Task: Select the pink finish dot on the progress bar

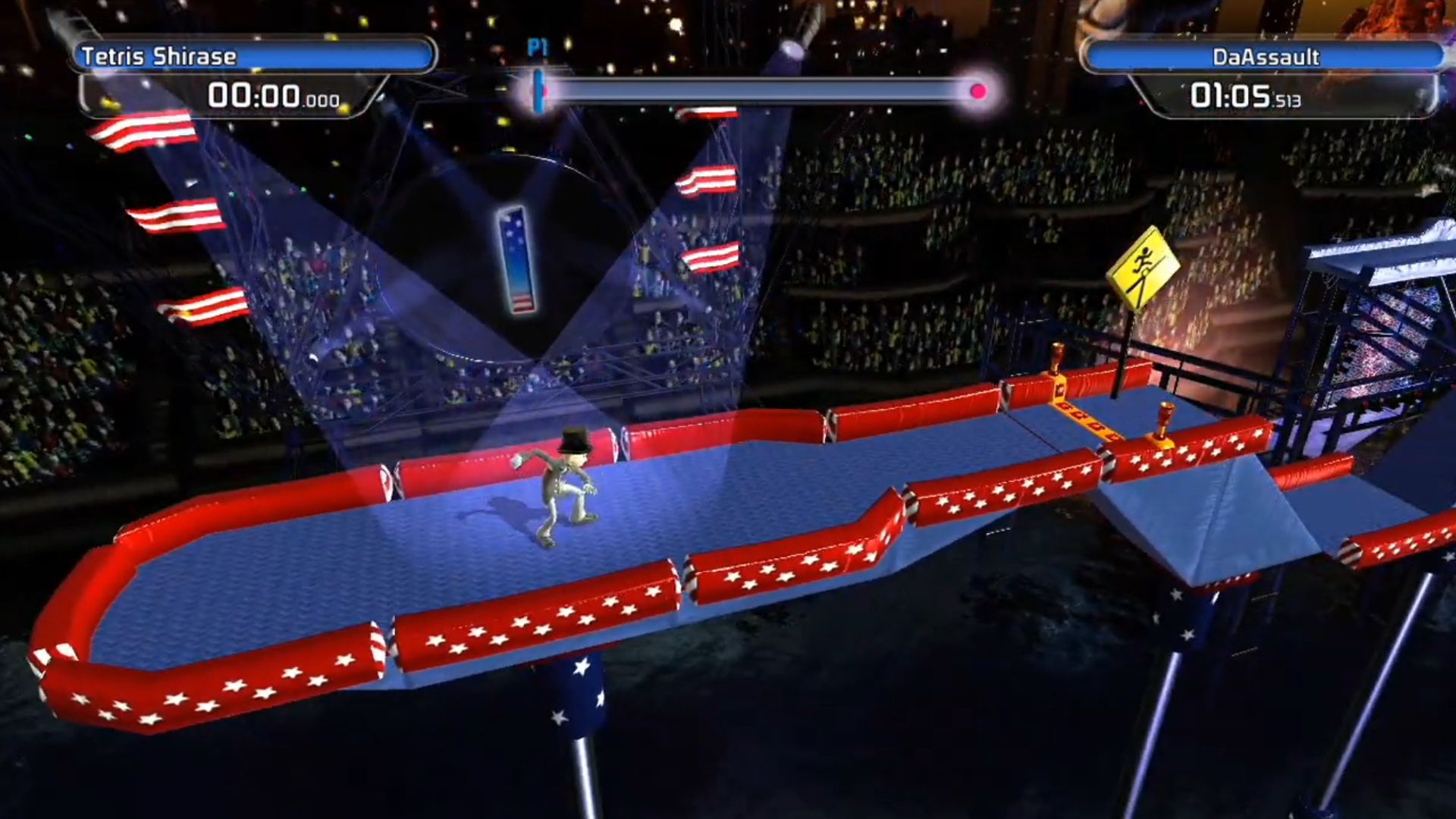Action: [x=977, y=92]
